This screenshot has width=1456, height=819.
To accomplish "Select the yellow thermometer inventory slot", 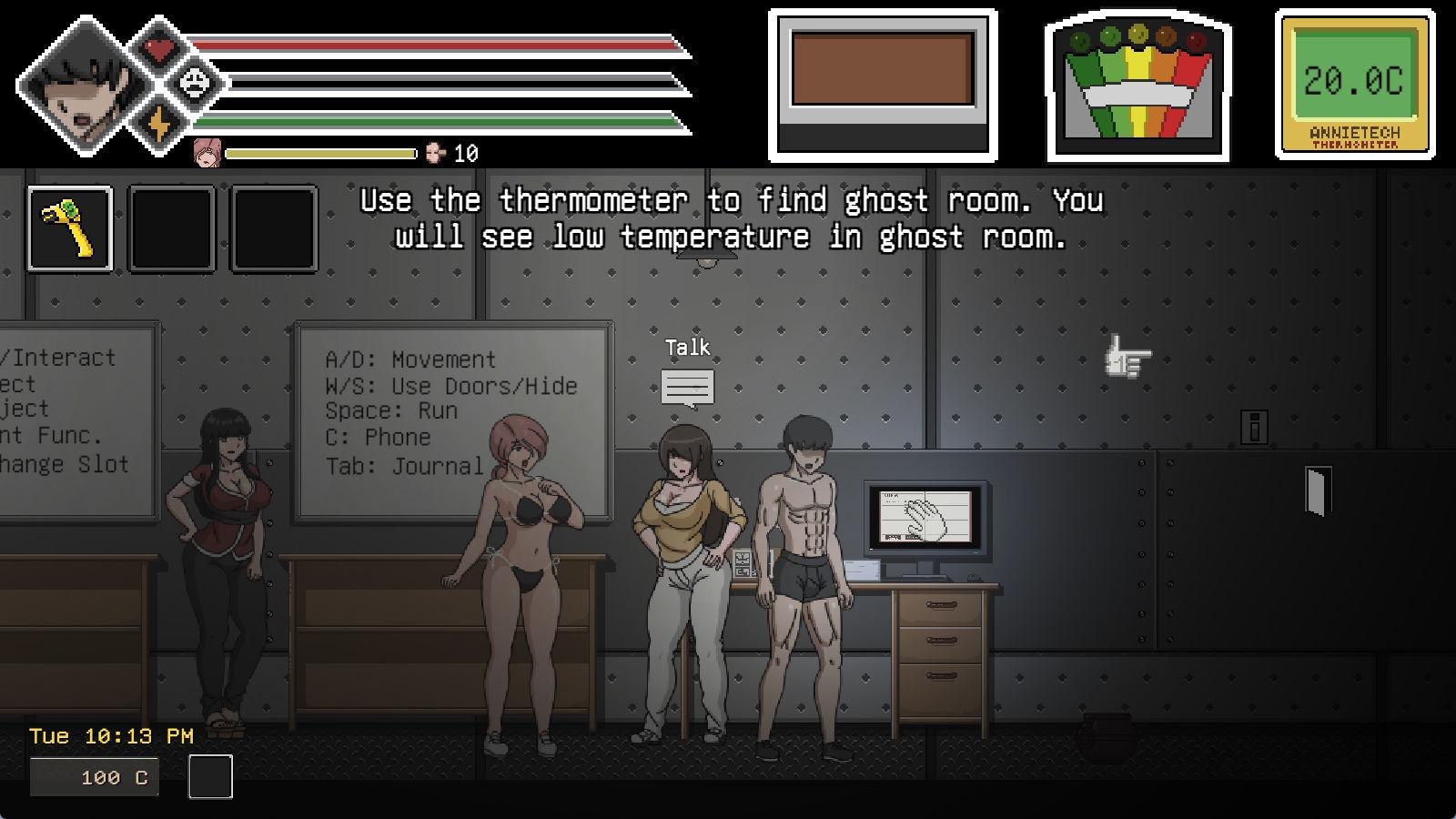I will [x=70, y=228].
